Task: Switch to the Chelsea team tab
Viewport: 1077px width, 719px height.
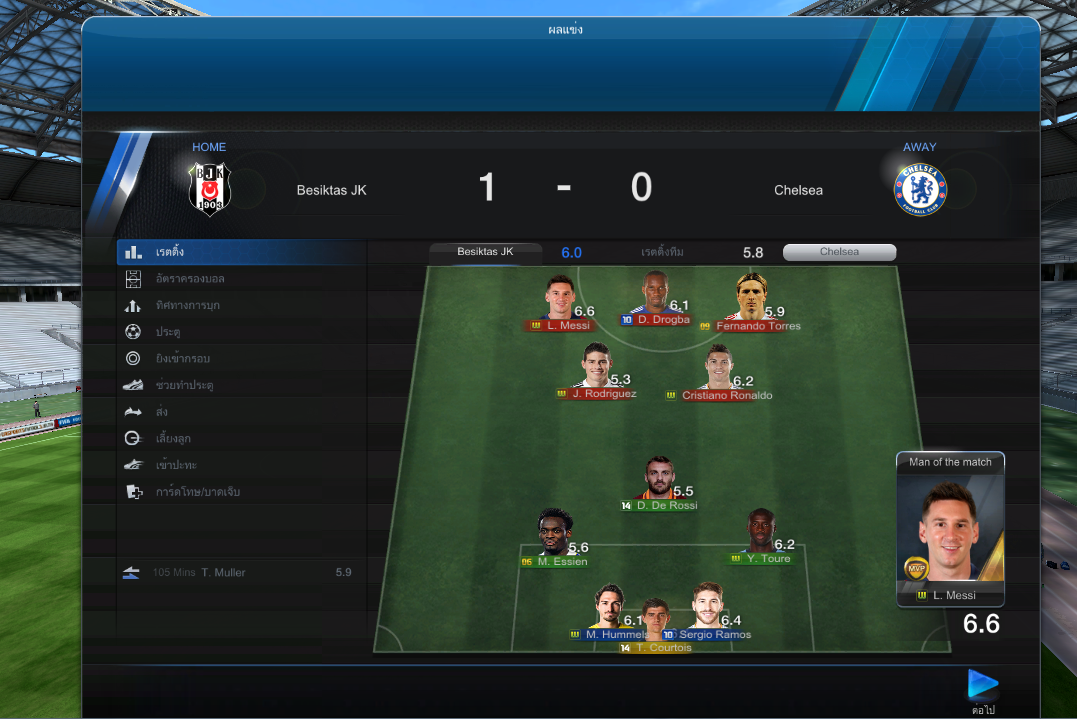Action: (x=839, y=252)
